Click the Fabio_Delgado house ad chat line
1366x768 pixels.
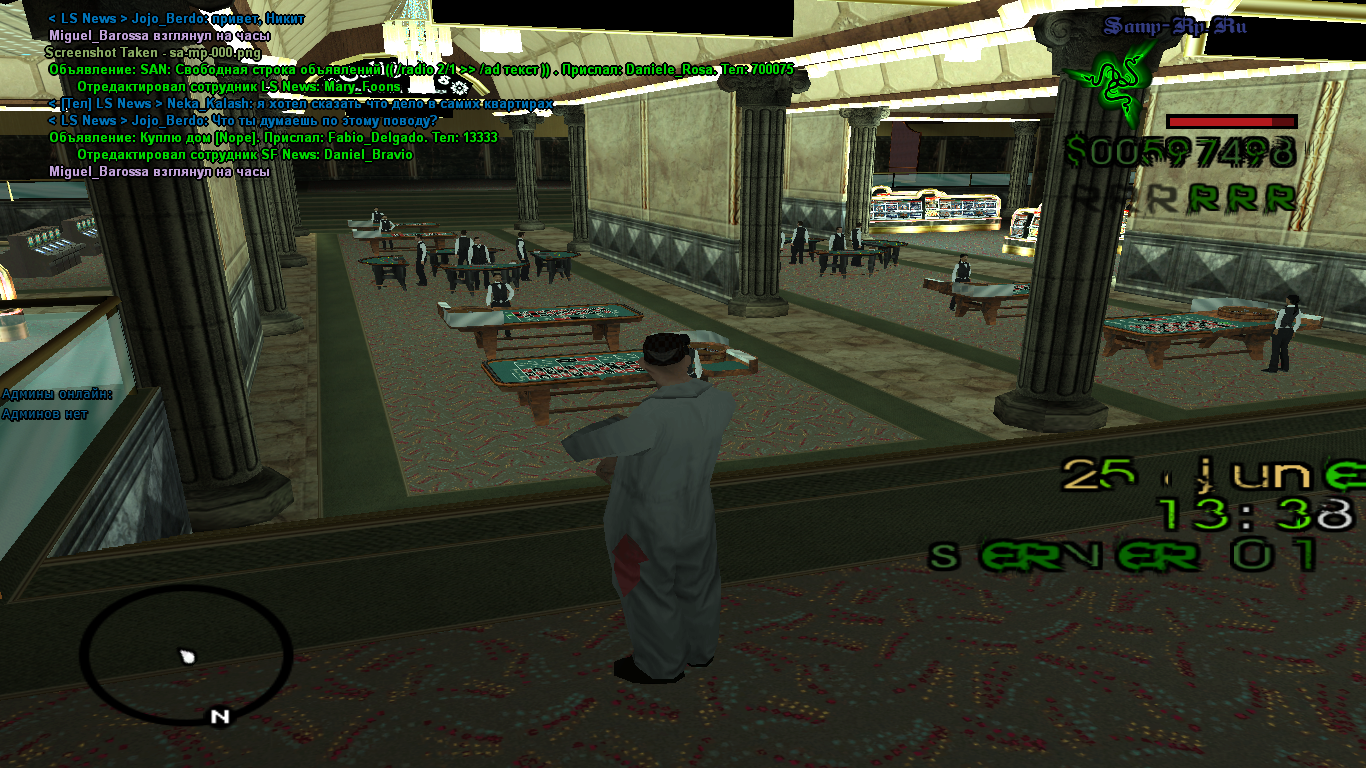click(x=273, y=138)
